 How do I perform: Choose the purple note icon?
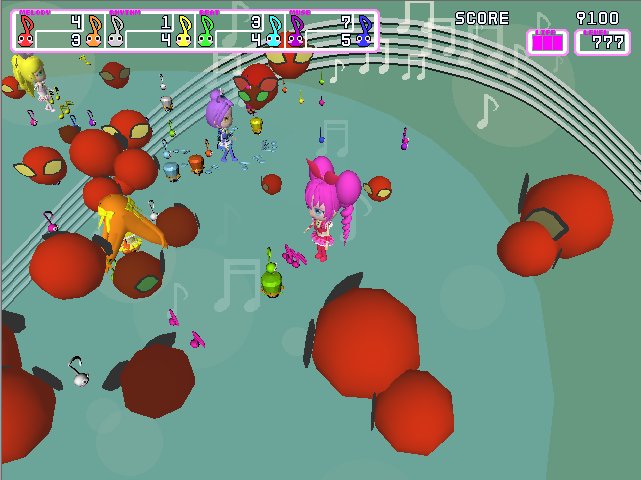(296, 31)
